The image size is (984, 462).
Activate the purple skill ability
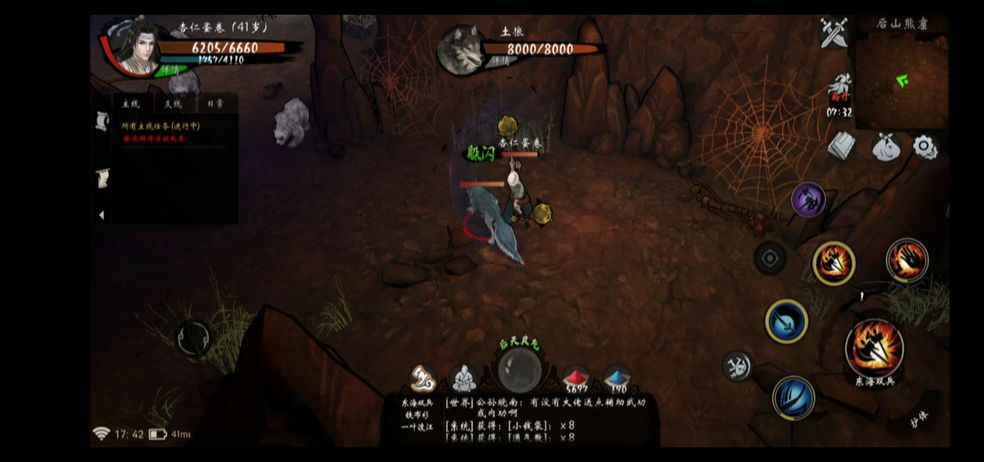pos(808,200)
